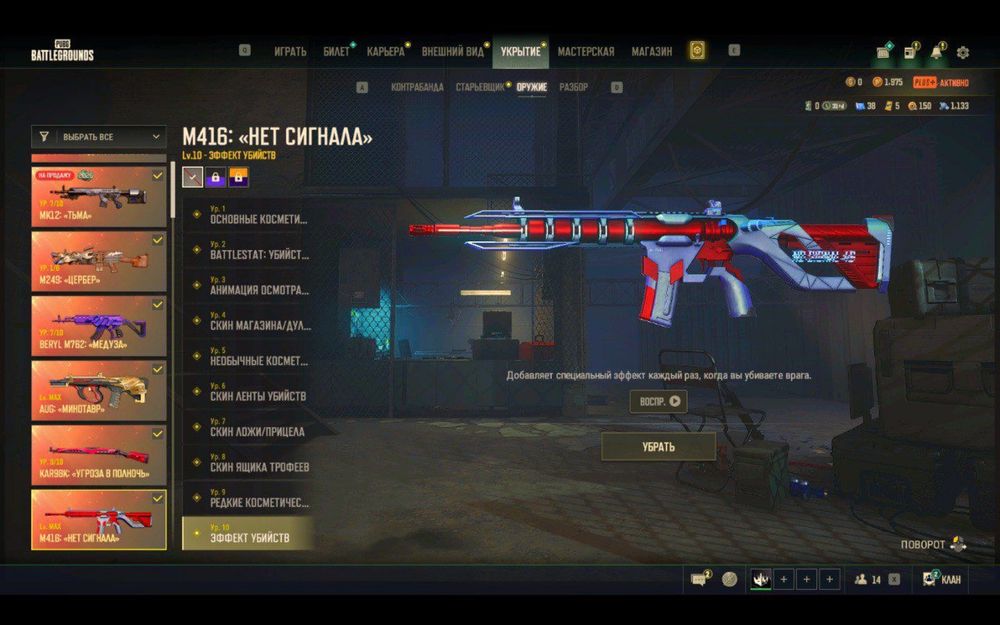The image size is (1000, 625).
Task: Pick the Kar98k «УГРОЗА В ПОЛНОЧЬ» skin
Action: (x=99, y=455)
